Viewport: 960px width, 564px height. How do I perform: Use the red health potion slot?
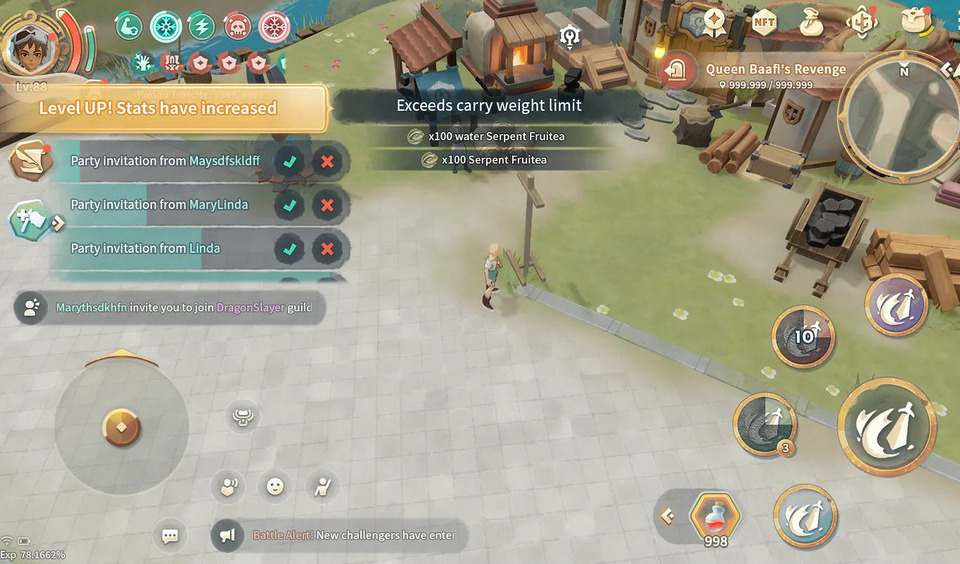click(x=715, y=517)
